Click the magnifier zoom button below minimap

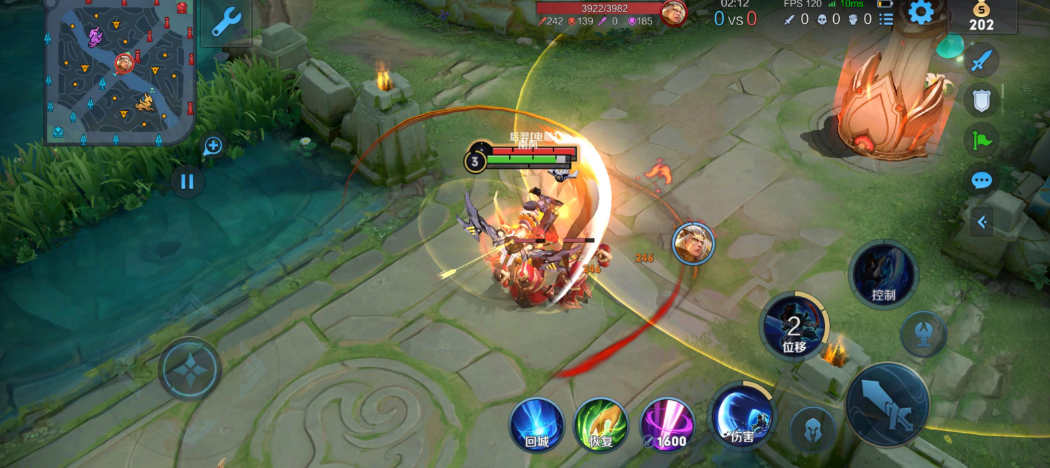(x=212, y=146)
